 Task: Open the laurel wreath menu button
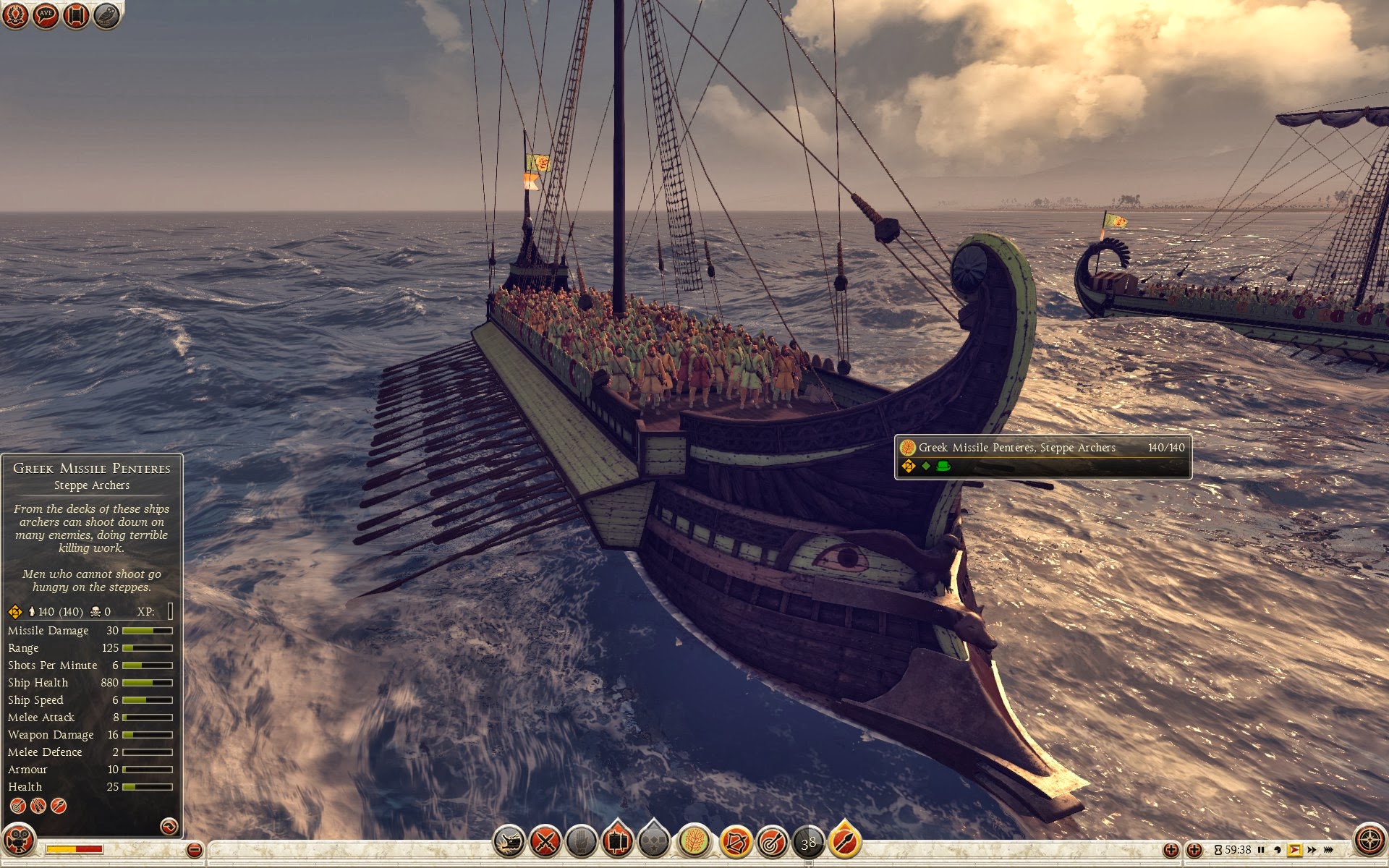point(15,15)
